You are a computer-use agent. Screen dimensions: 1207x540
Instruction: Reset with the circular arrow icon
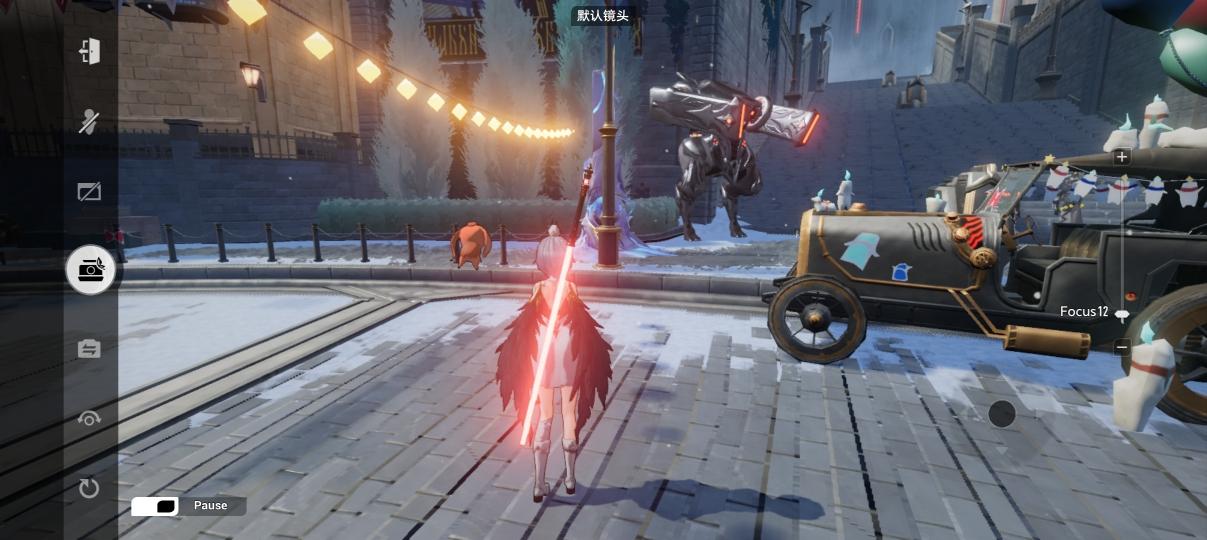(x=90, y=488)
